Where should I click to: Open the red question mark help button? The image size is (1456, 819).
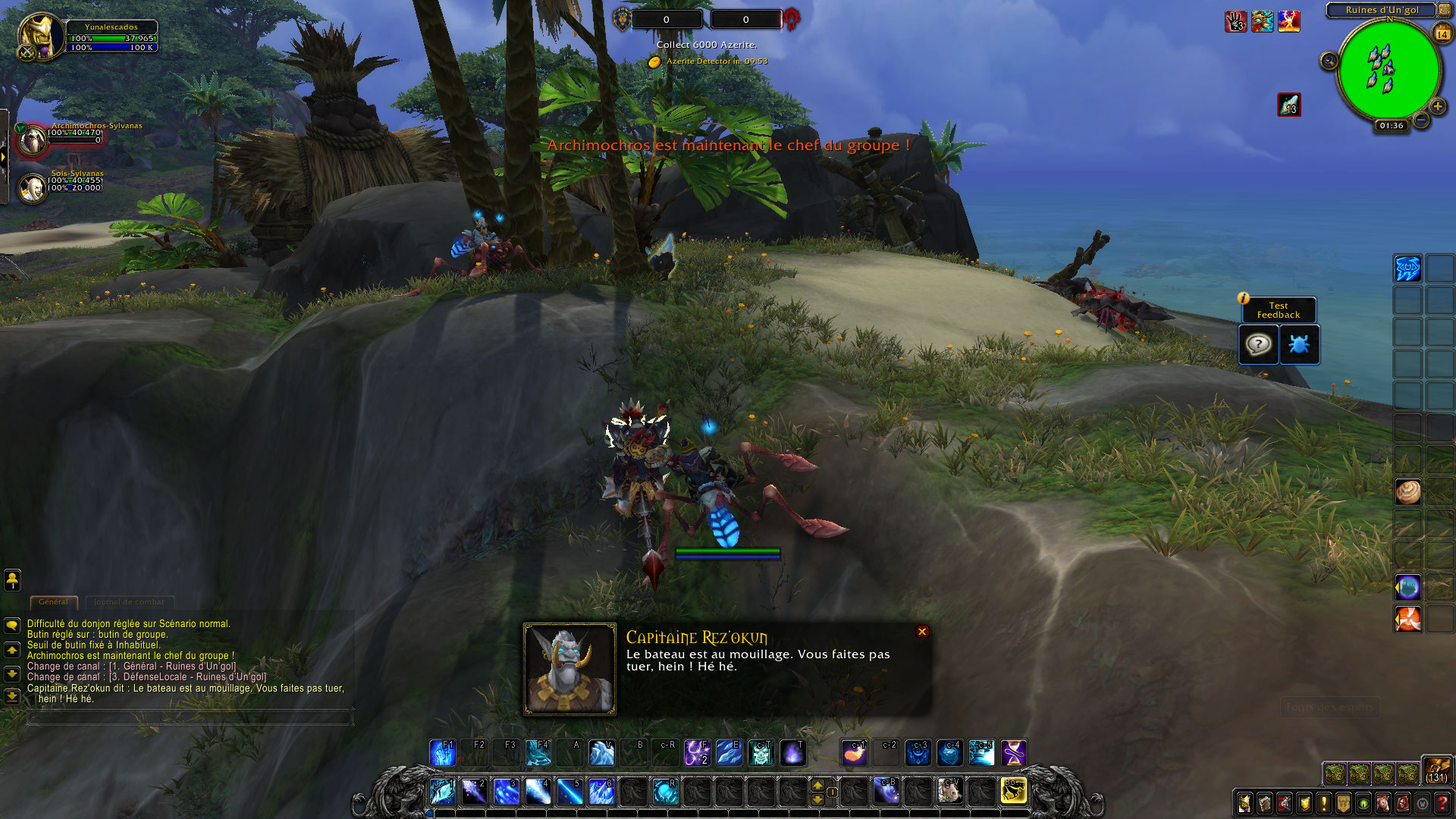[1442, 803]
